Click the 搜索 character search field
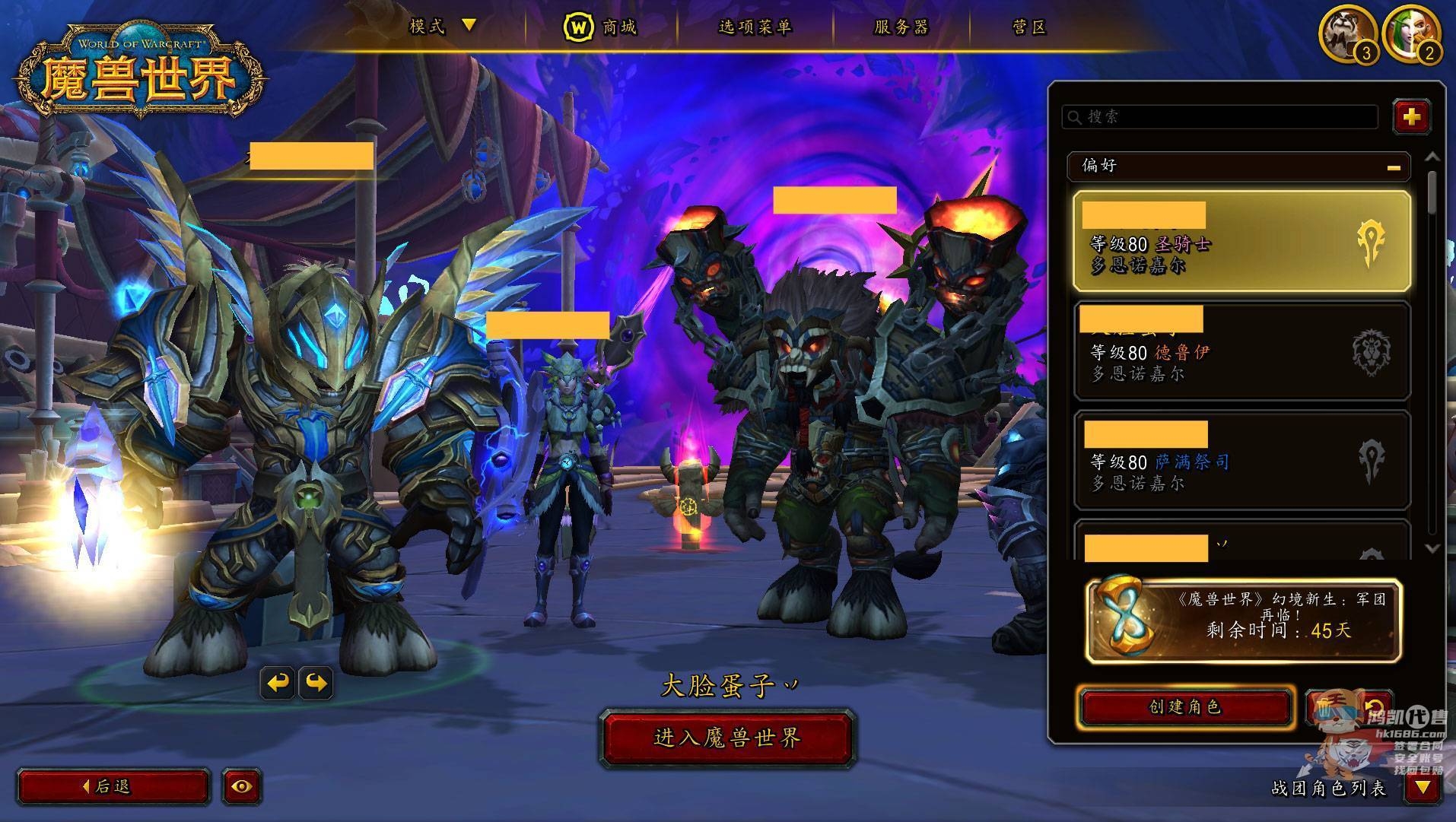The image size is (1456, 822). tap(1219, 116)
